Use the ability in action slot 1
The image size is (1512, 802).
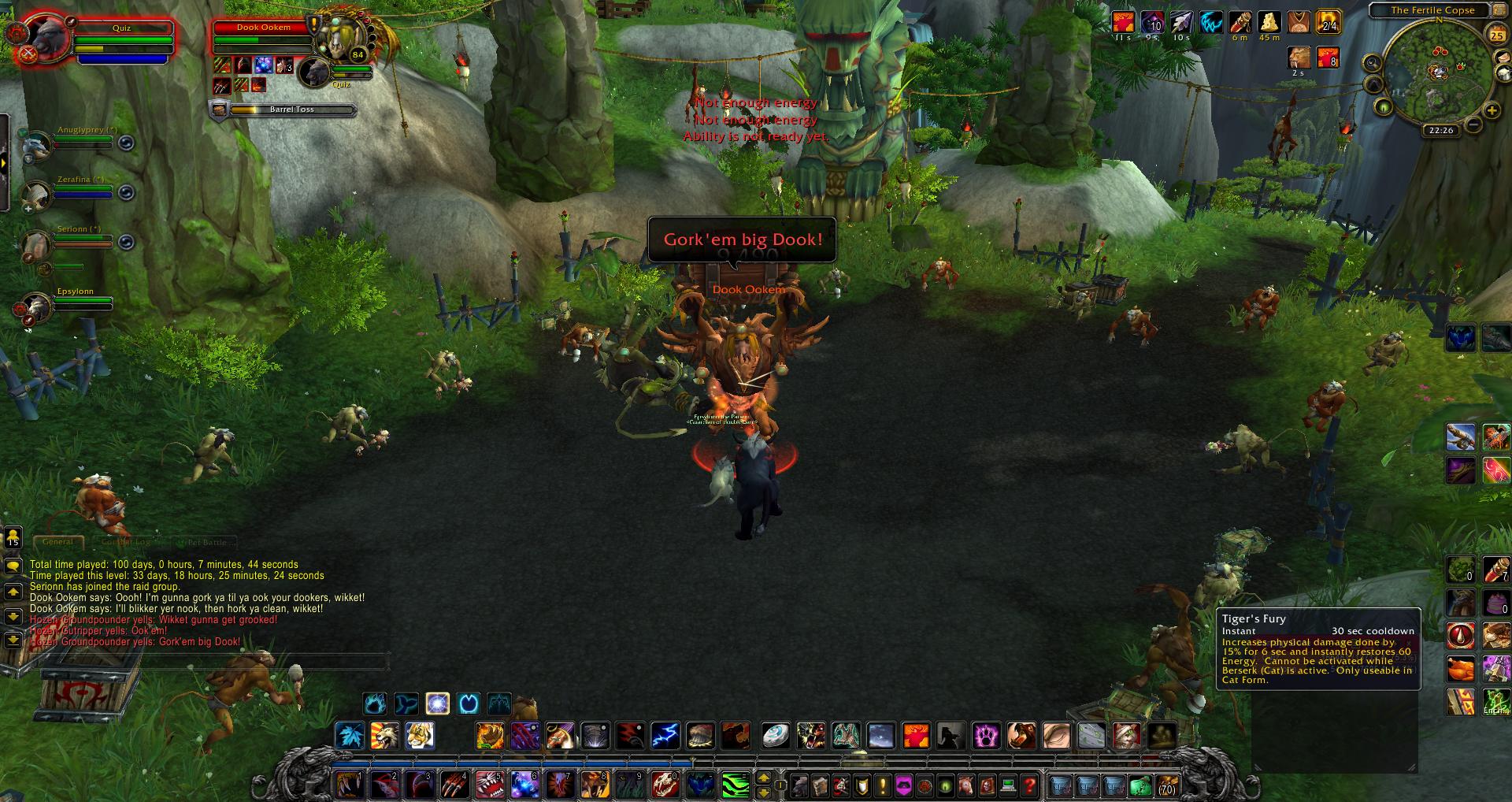[x=348, y=785]
